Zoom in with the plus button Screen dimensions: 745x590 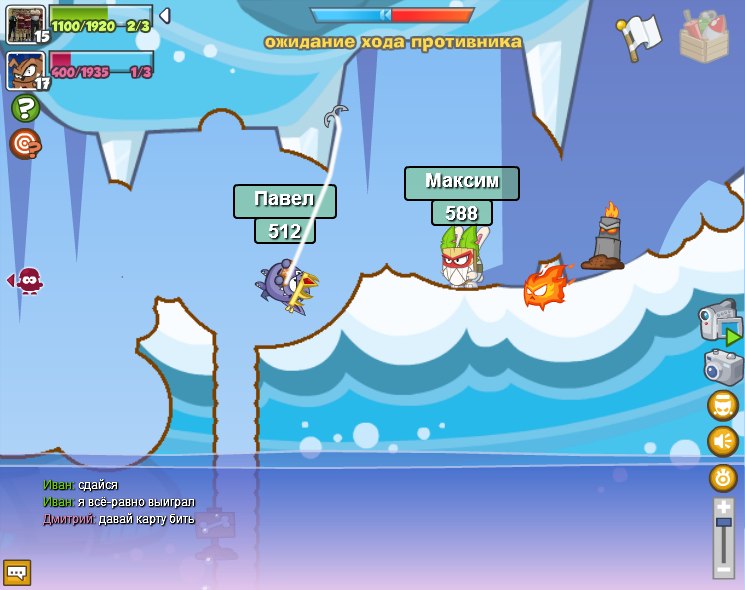coord(724,507)
